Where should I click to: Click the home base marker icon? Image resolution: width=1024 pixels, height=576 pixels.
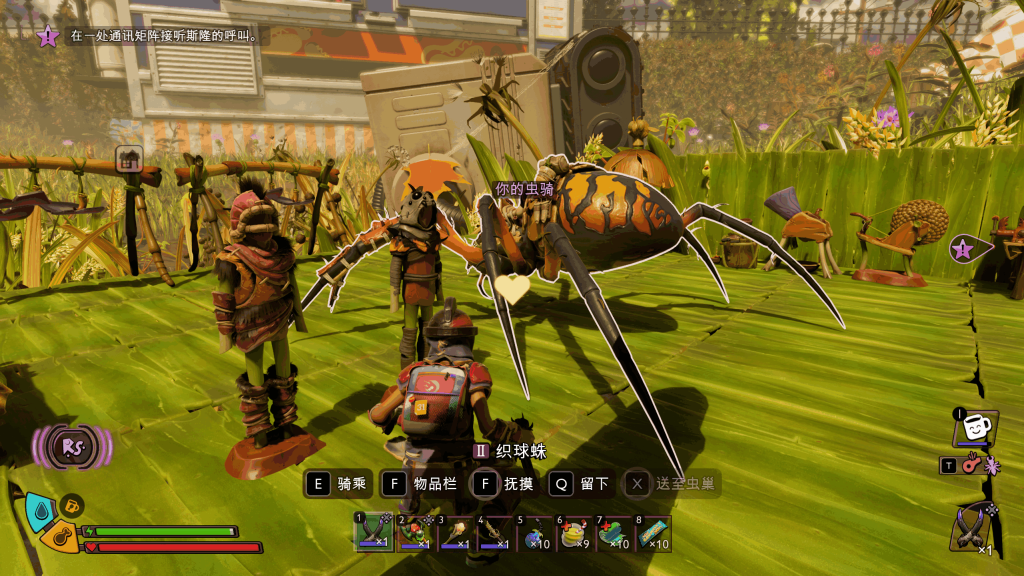pos(129,158)
